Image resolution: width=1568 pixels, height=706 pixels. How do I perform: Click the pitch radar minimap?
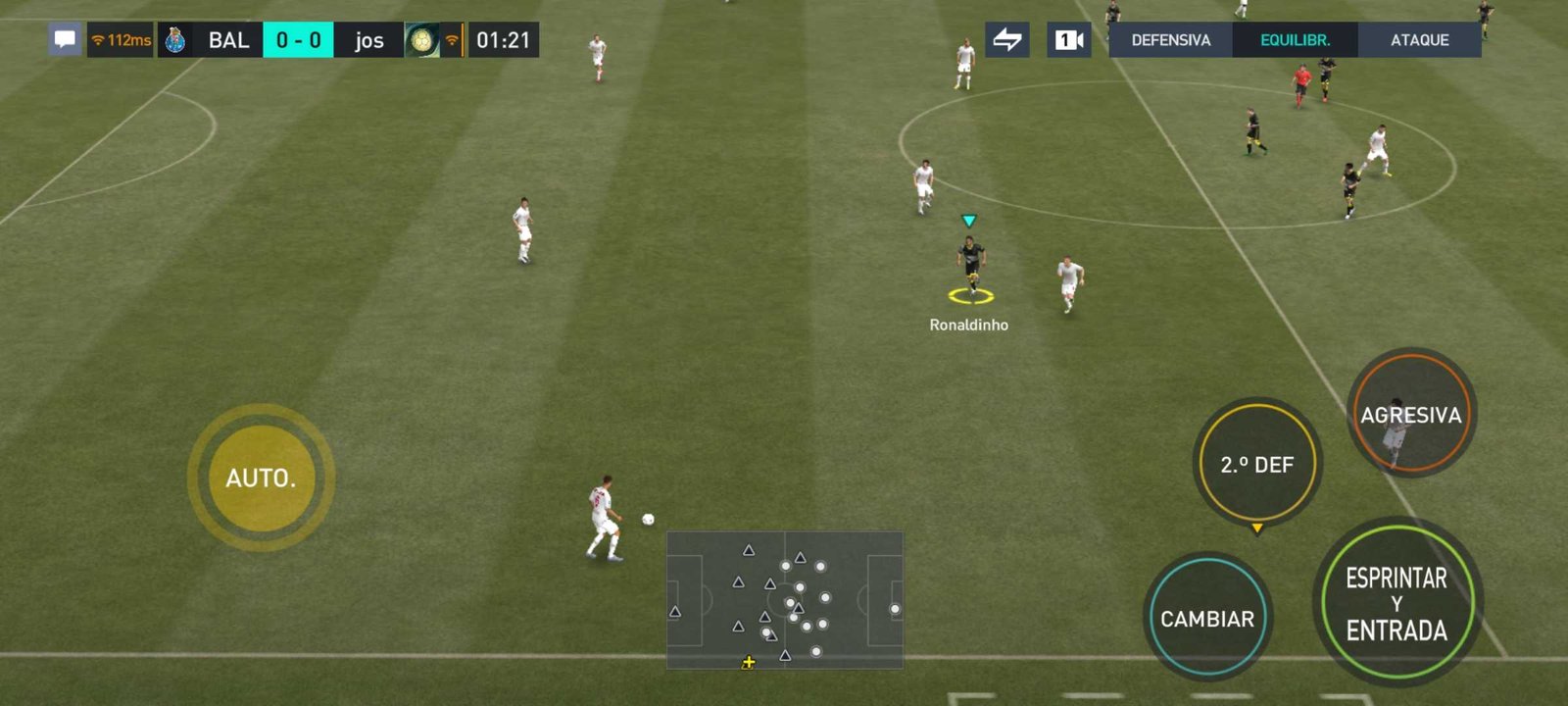point(785,600)
